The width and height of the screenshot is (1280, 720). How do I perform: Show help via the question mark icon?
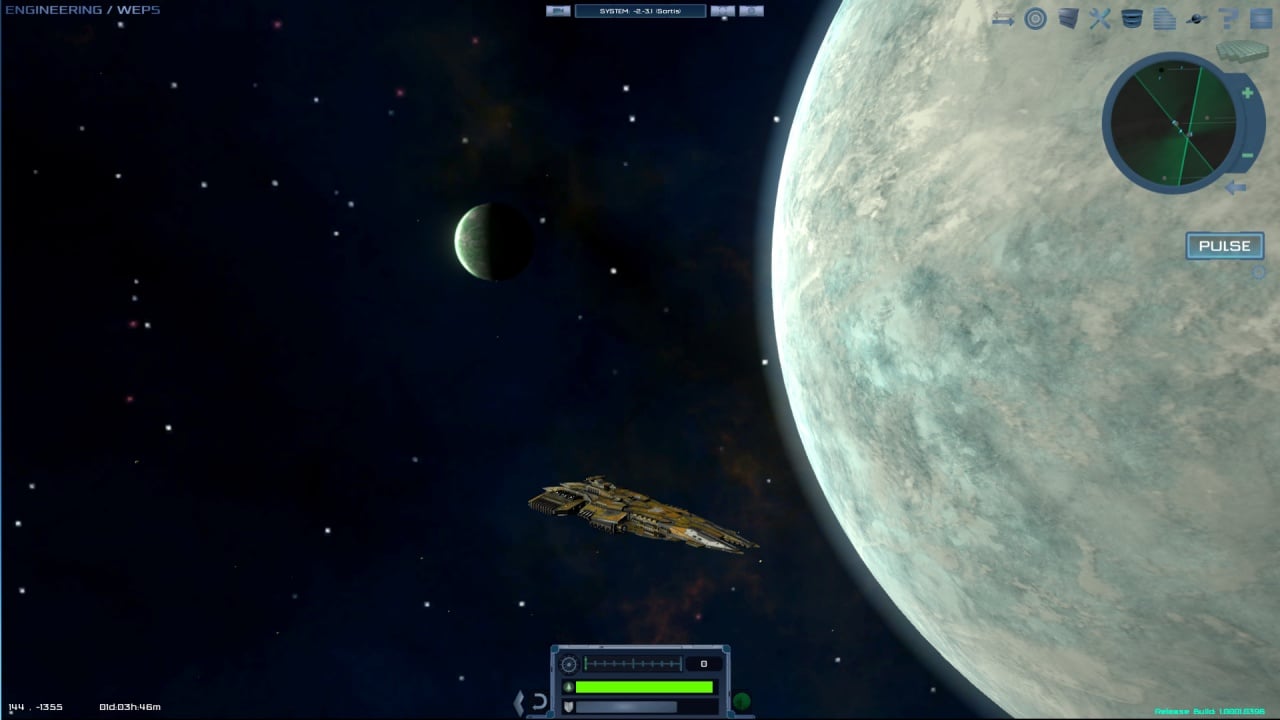(x=1229, y=19)
